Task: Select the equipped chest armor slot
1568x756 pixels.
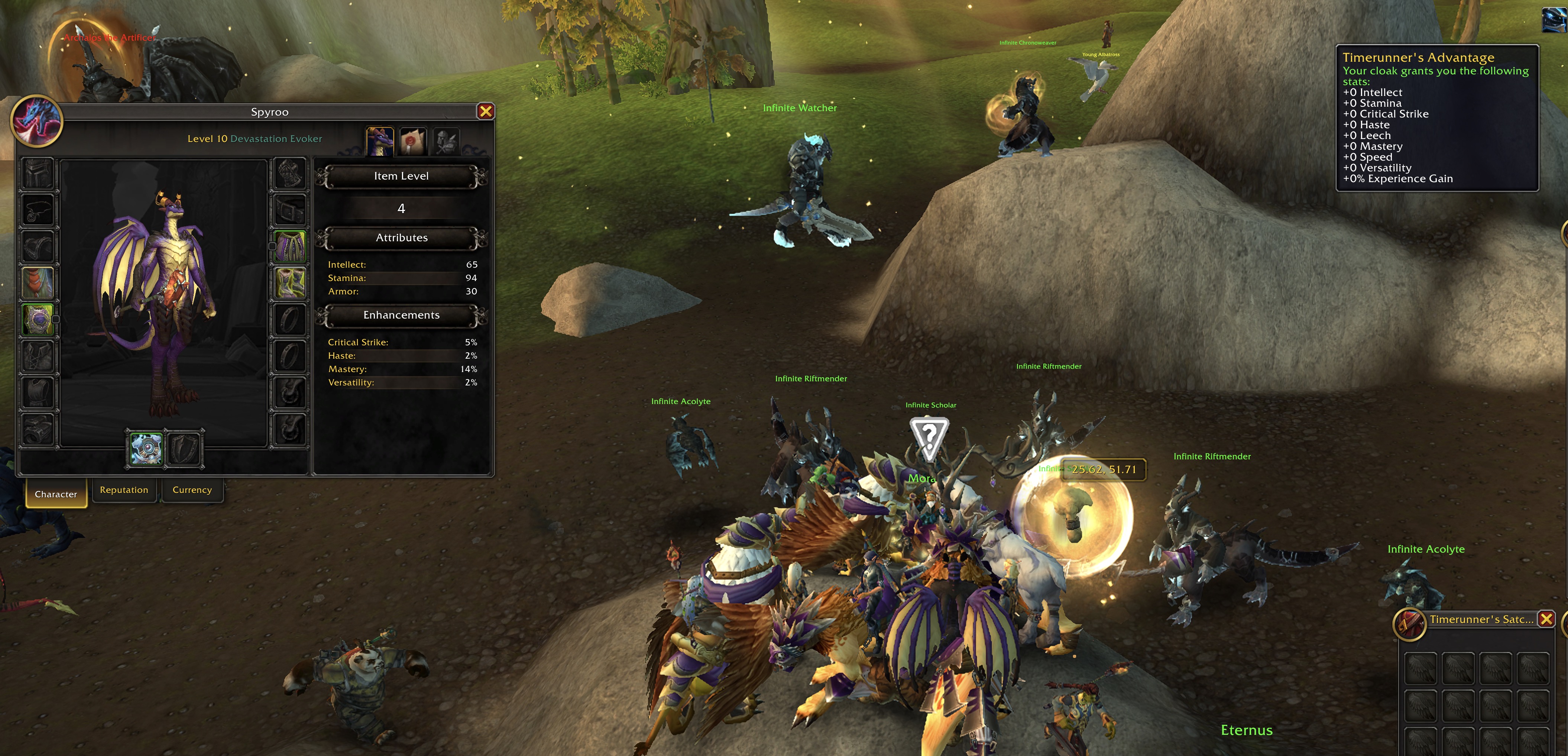Action: [x=38, y=318]
